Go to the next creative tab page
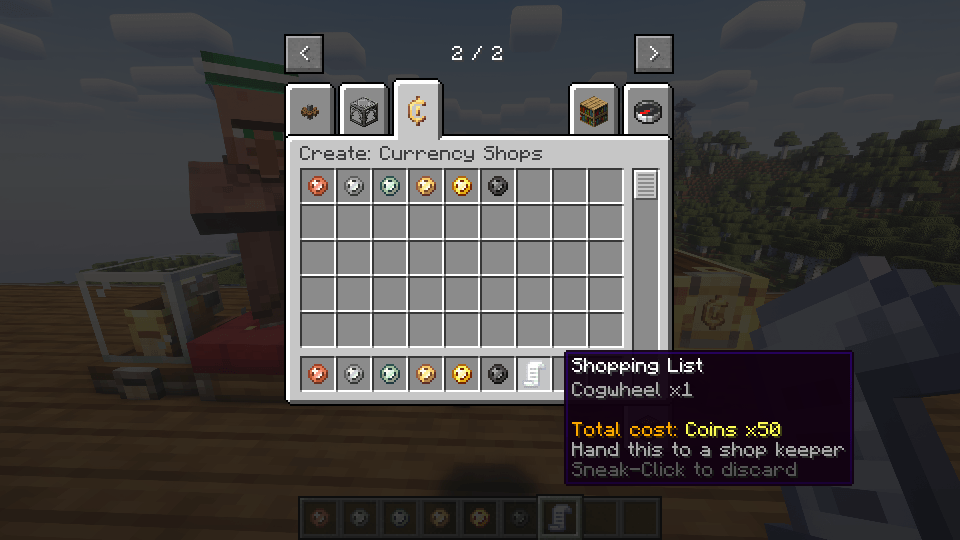 click(x=653, y=54)
